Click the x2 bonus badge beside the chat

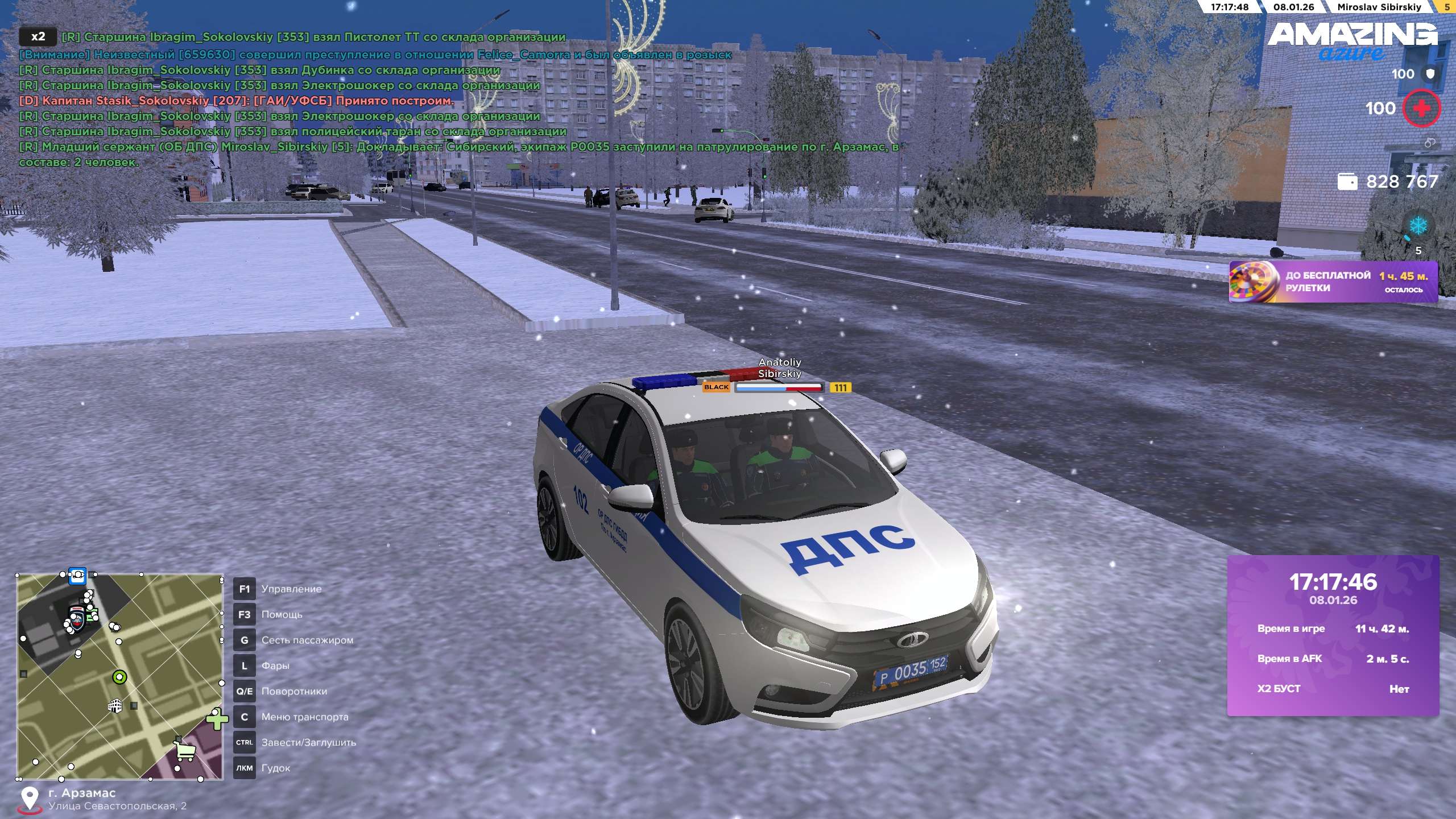coord(38,37)
